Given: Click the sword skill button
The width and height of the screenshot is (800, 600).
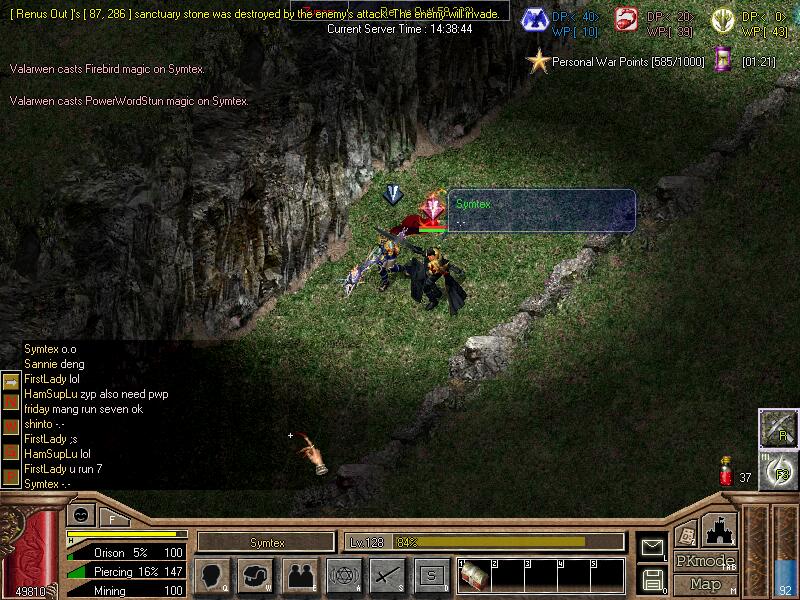Looking at the screenshot, I should 386,576.
